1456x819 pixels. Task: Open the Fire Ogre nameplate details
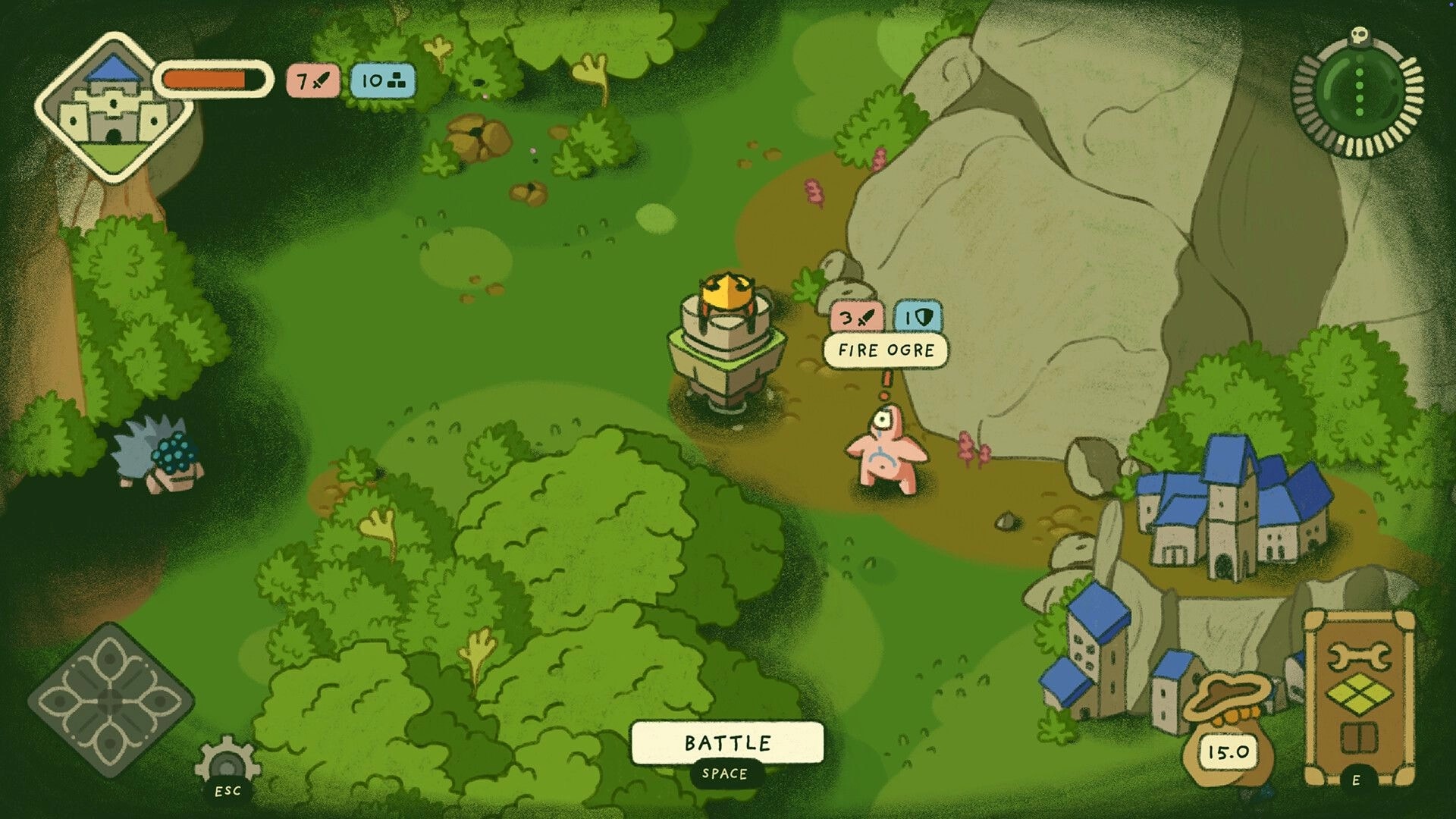coord(886,350)
